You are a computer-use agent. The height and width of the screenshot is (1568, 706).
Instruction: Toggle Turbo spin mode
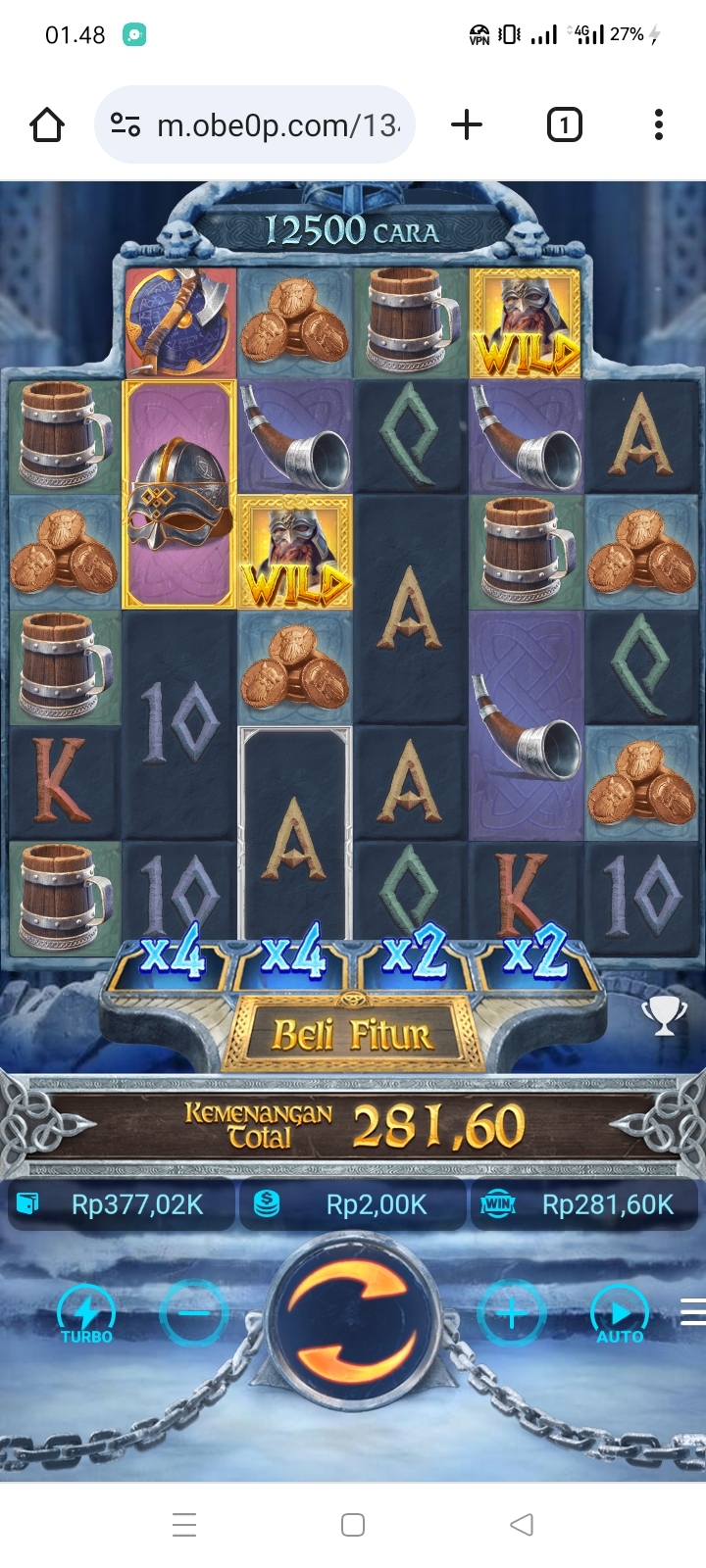86,1313
